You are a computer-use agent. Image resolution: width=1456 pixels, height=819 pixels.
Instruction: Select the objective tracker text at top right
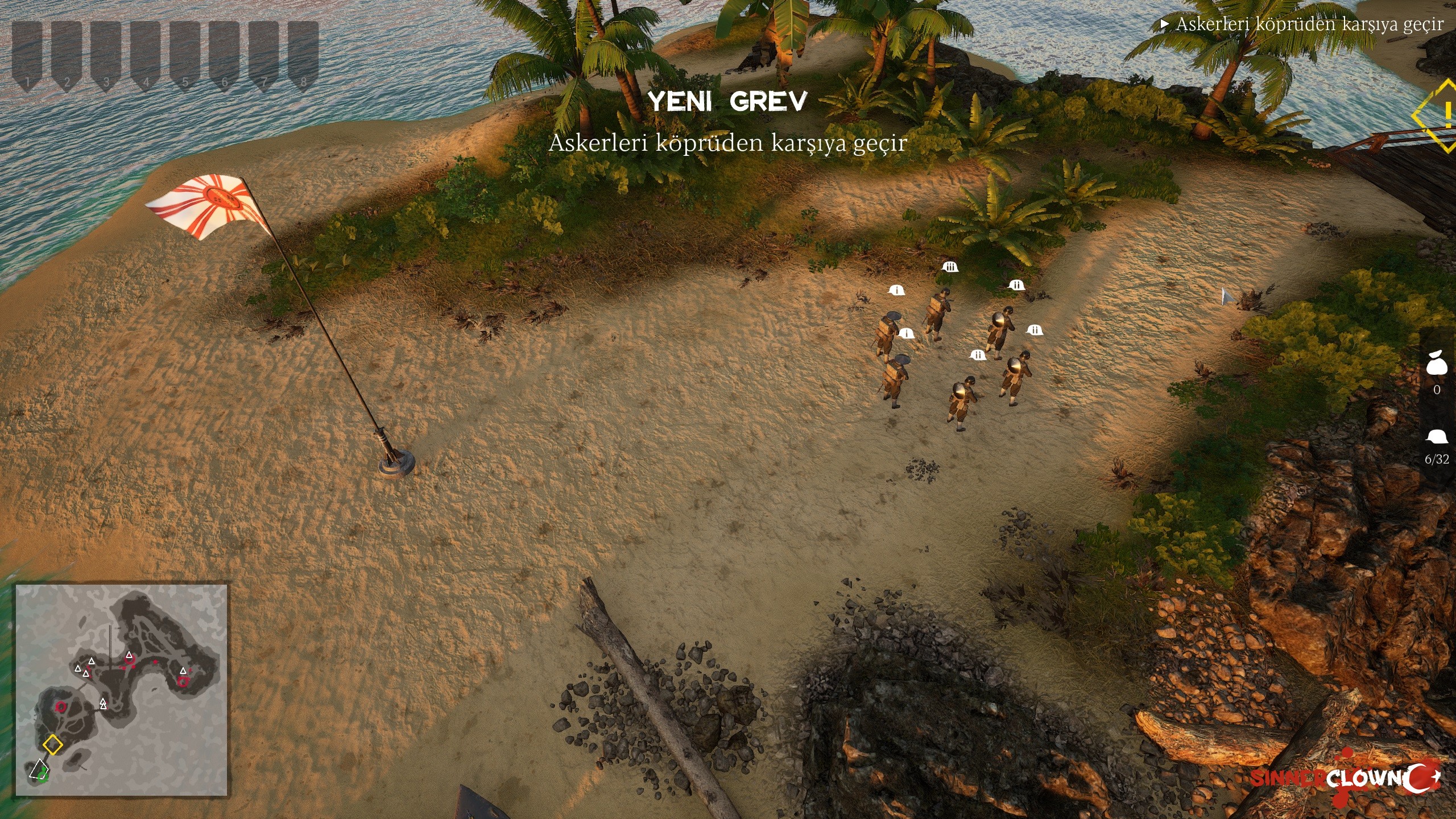(1309, 24)
